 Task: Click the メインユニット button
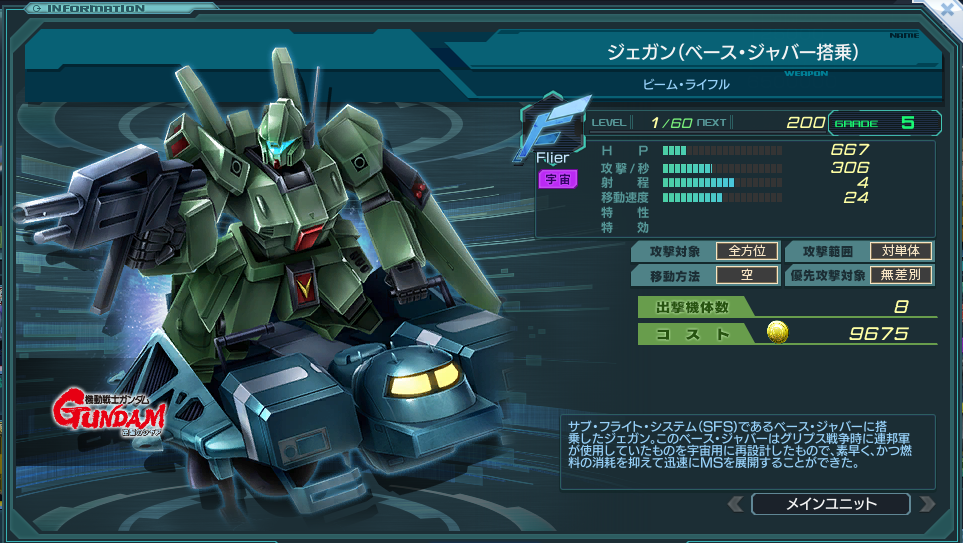830,504
